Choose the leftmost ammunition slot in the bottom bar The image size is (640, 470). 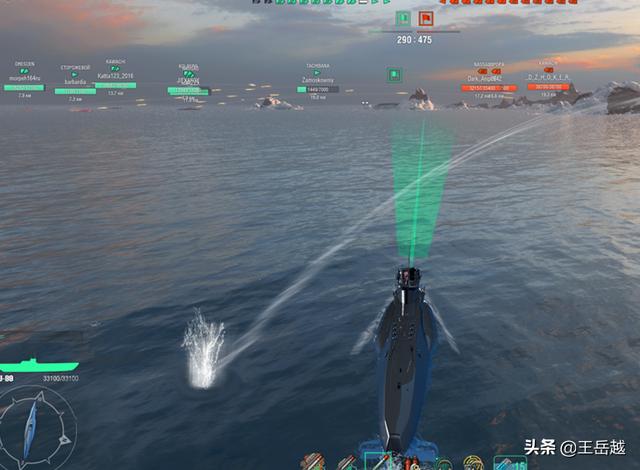[312, 463]
